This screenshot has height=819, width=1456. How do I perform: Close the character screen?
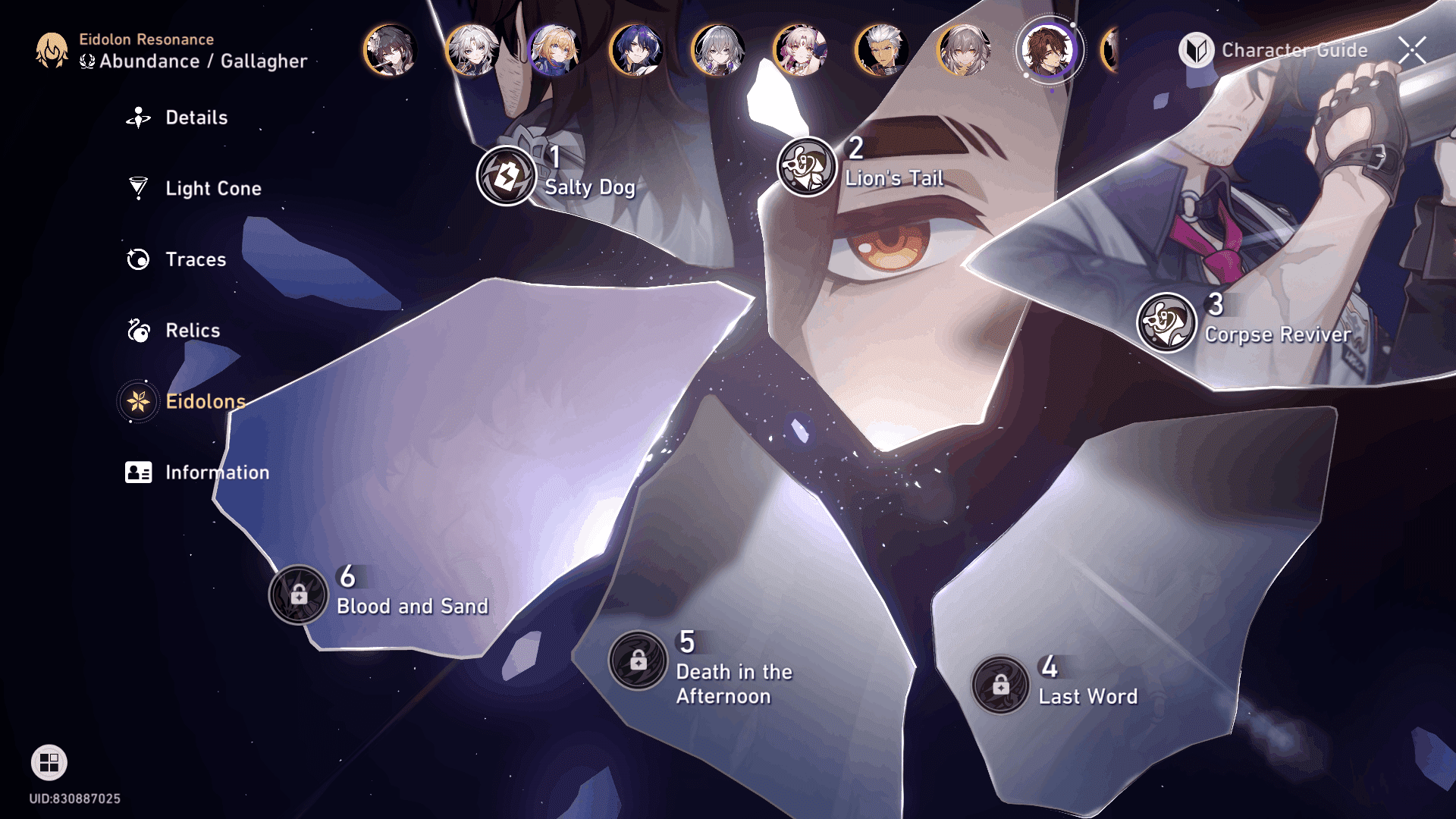(x=1412, y=51)
